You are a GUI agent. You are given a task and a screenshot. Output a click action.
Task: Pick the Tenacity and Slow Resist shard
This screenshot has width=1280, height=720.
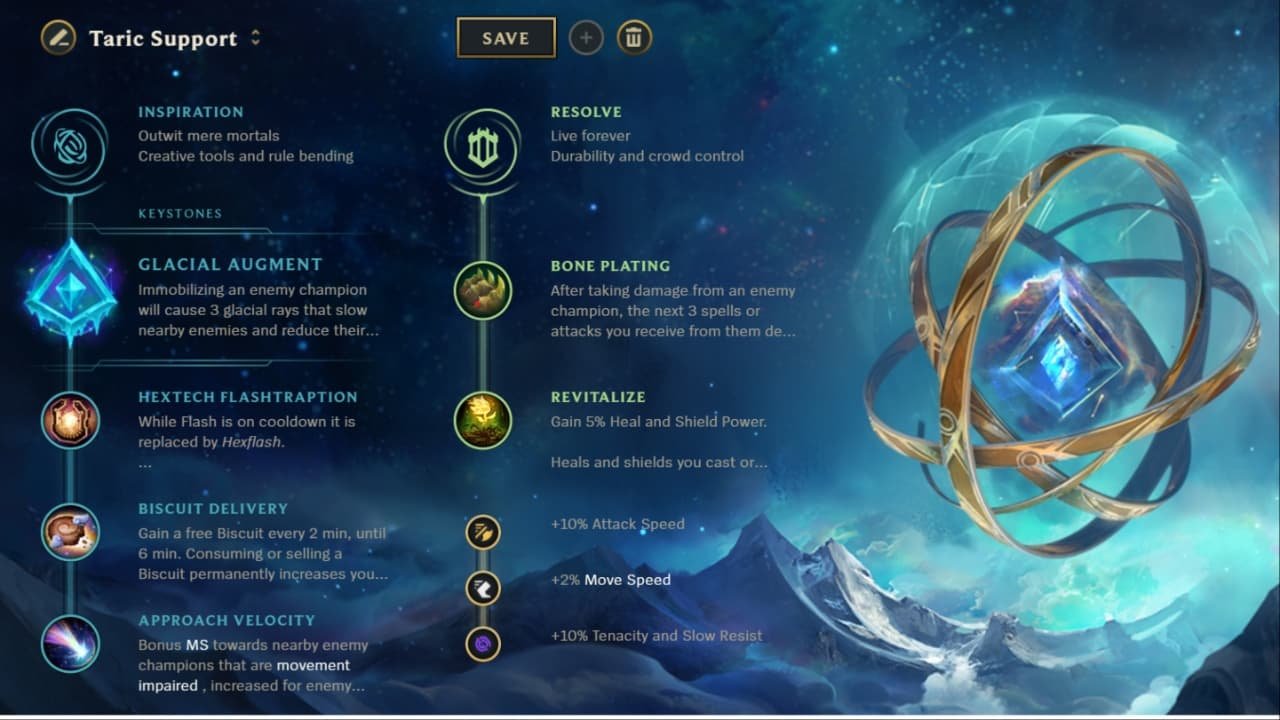(483, 644)
